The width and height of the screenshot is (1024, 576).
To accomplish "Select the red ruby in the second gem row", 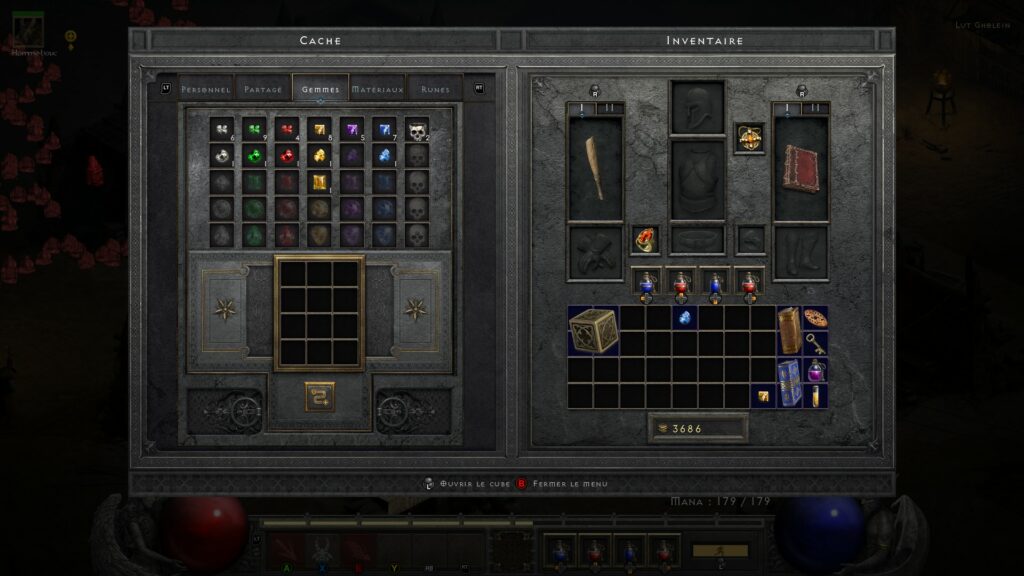I will click(x=287, y=156).
